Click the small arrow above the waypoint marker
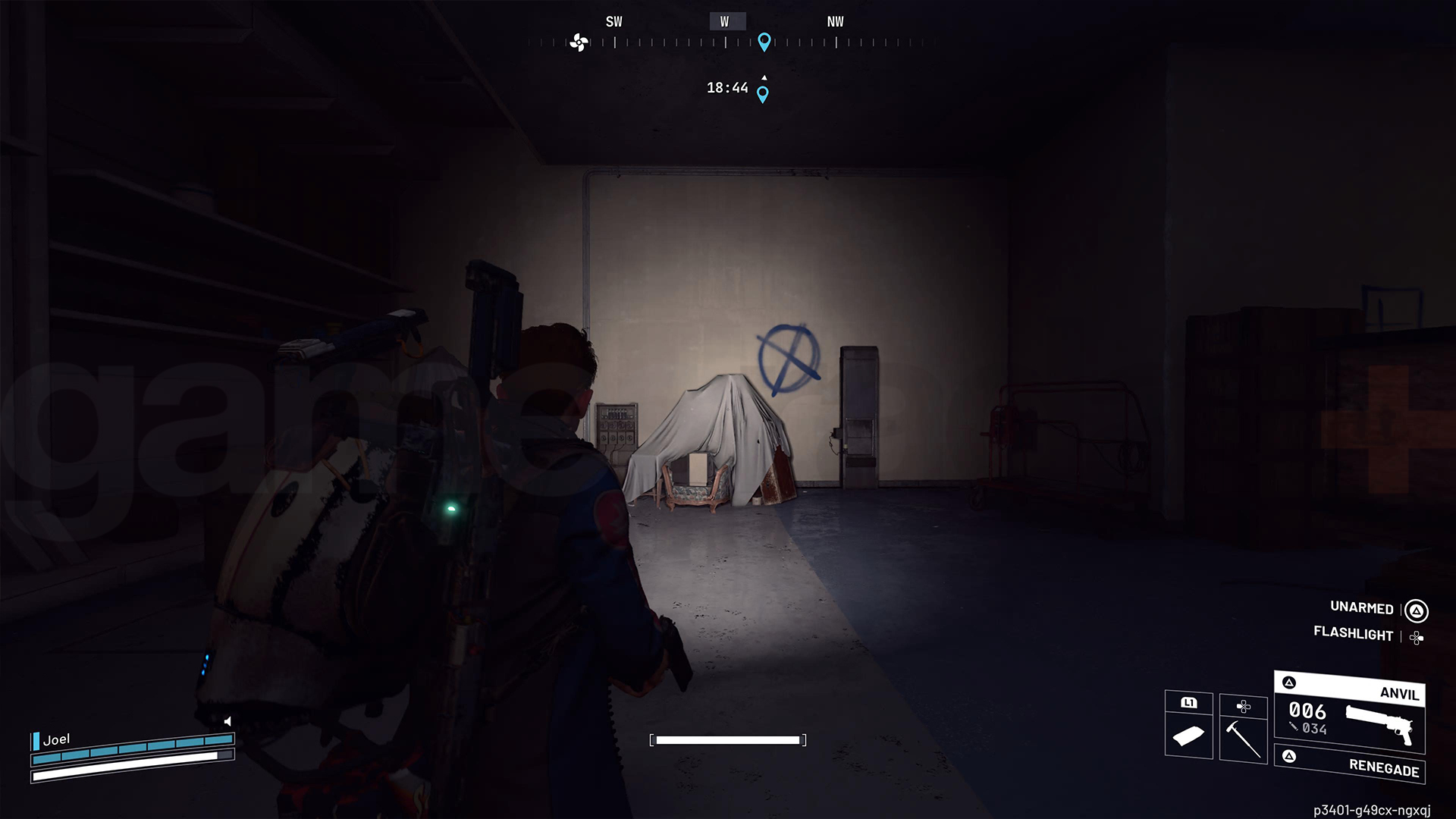 [764, 76]
